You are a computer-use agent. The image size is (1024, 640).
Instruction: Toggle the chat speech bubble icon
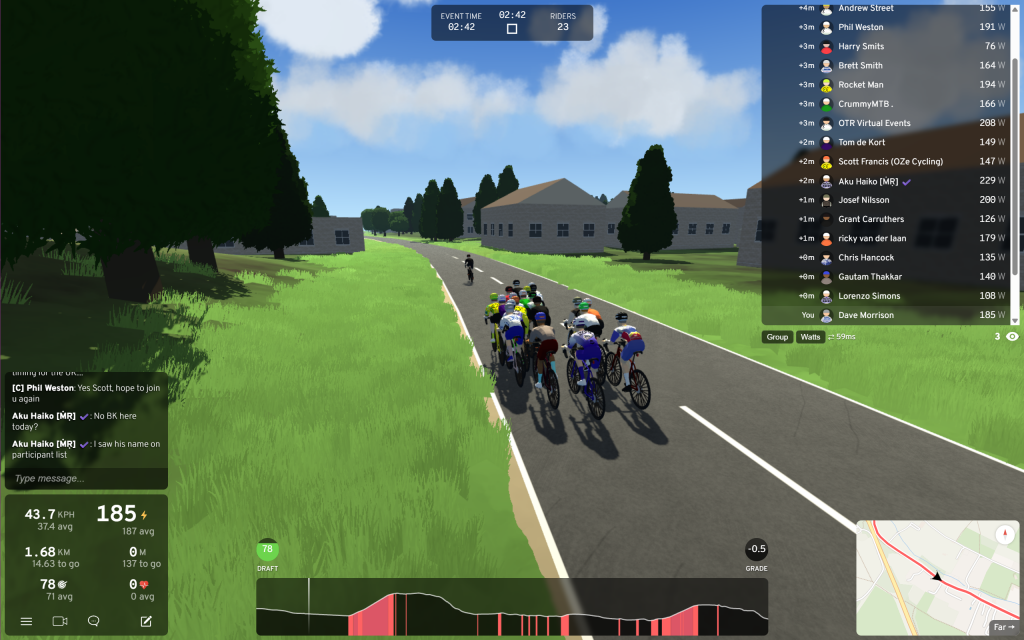(94, 621)
